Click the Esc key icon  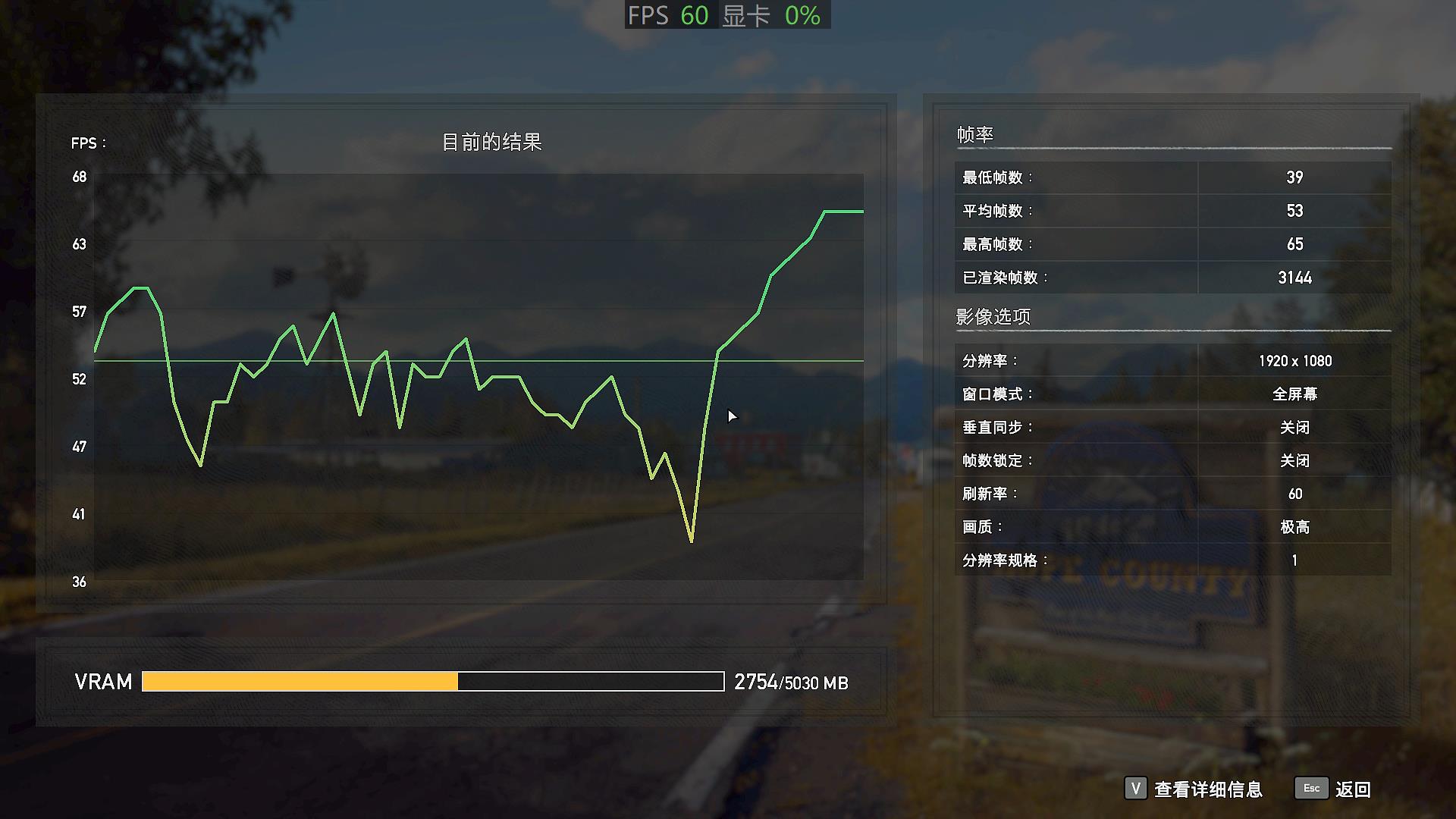pos(1311,789)
